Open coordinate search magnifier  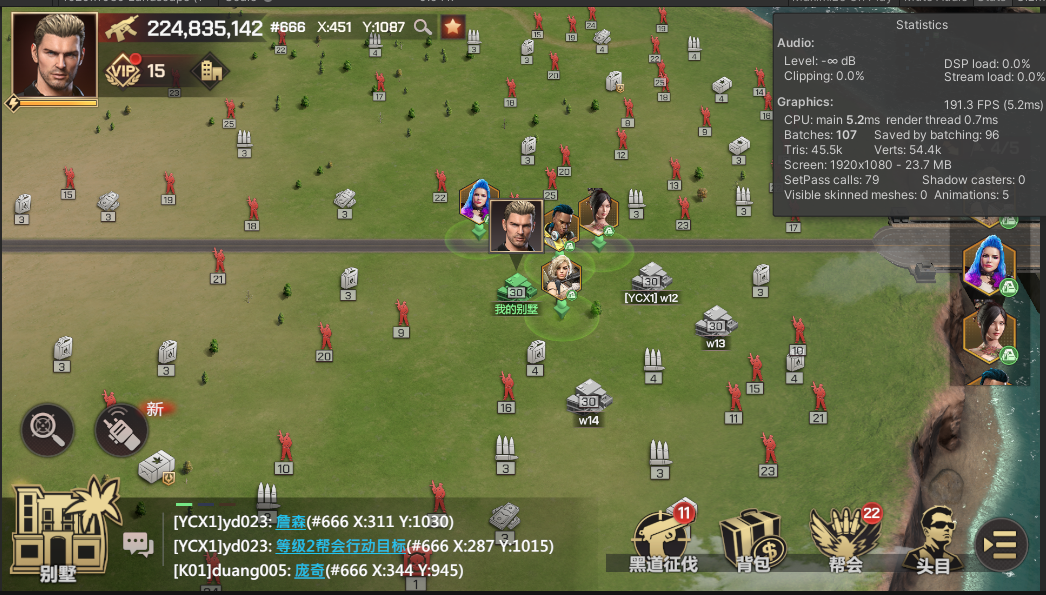pyautogui.click(x=423, y=27)
